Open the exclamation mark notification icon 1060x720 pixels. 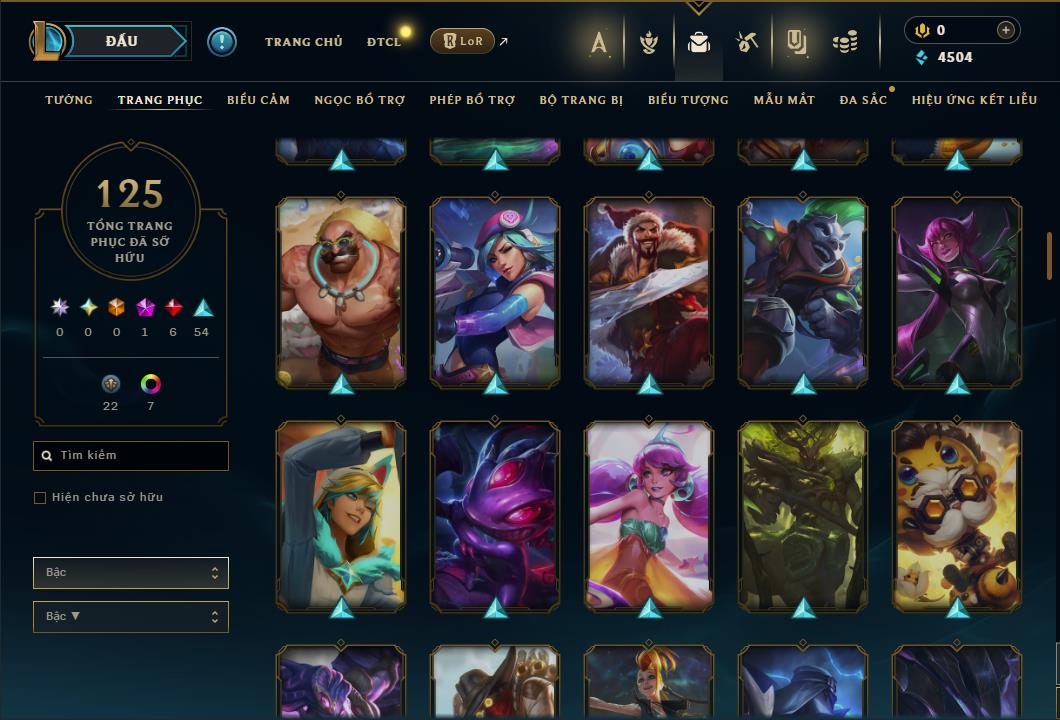click(222, 42)
